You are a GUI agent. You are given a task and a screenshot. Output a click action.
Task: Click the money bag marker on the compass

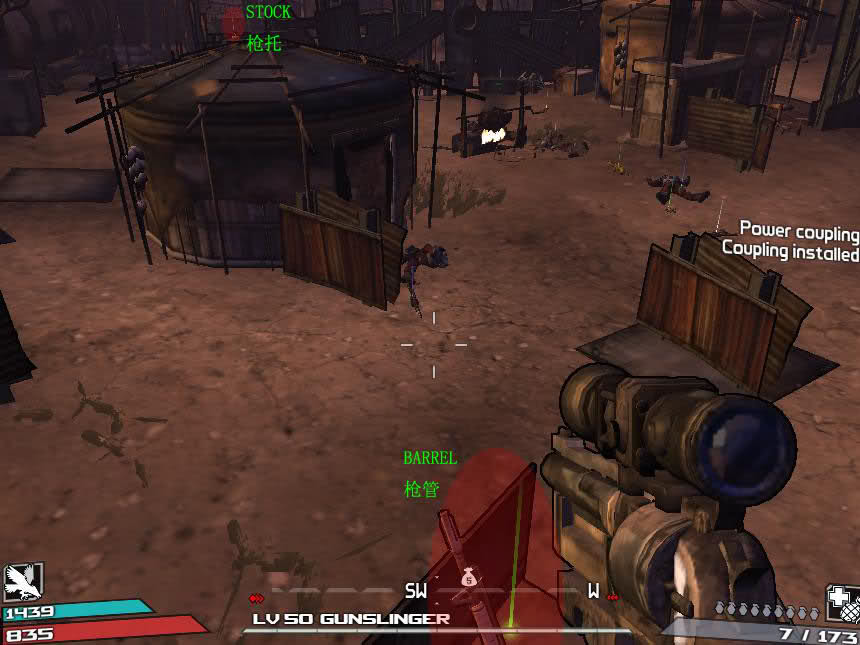(469, 577)
